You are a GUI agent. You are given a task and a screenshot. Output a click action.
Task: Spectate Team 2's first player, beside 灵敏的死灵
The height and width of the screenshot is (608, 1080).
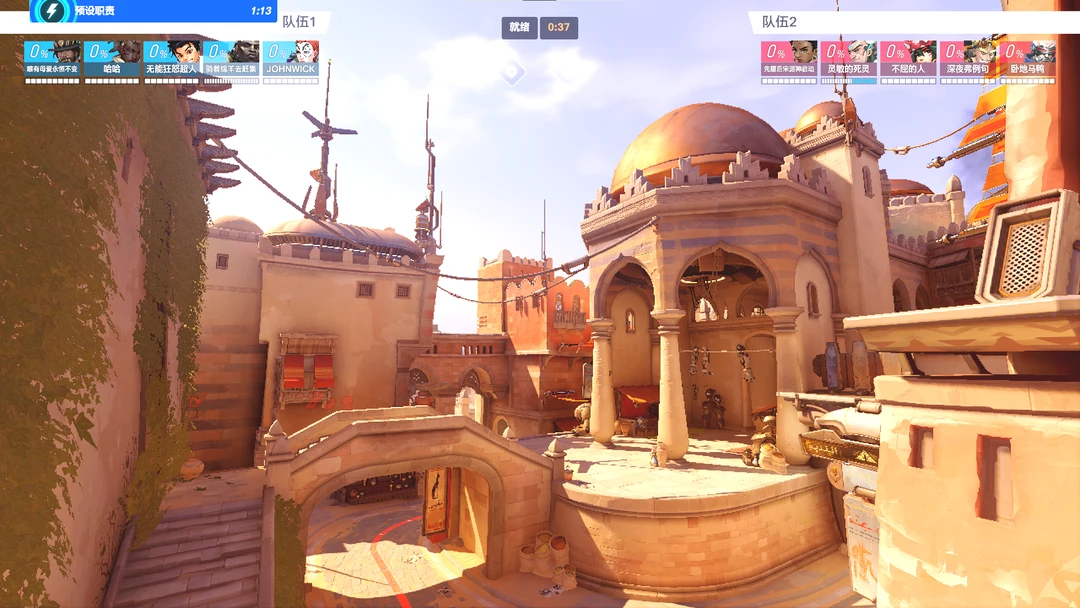click(789, 58)
